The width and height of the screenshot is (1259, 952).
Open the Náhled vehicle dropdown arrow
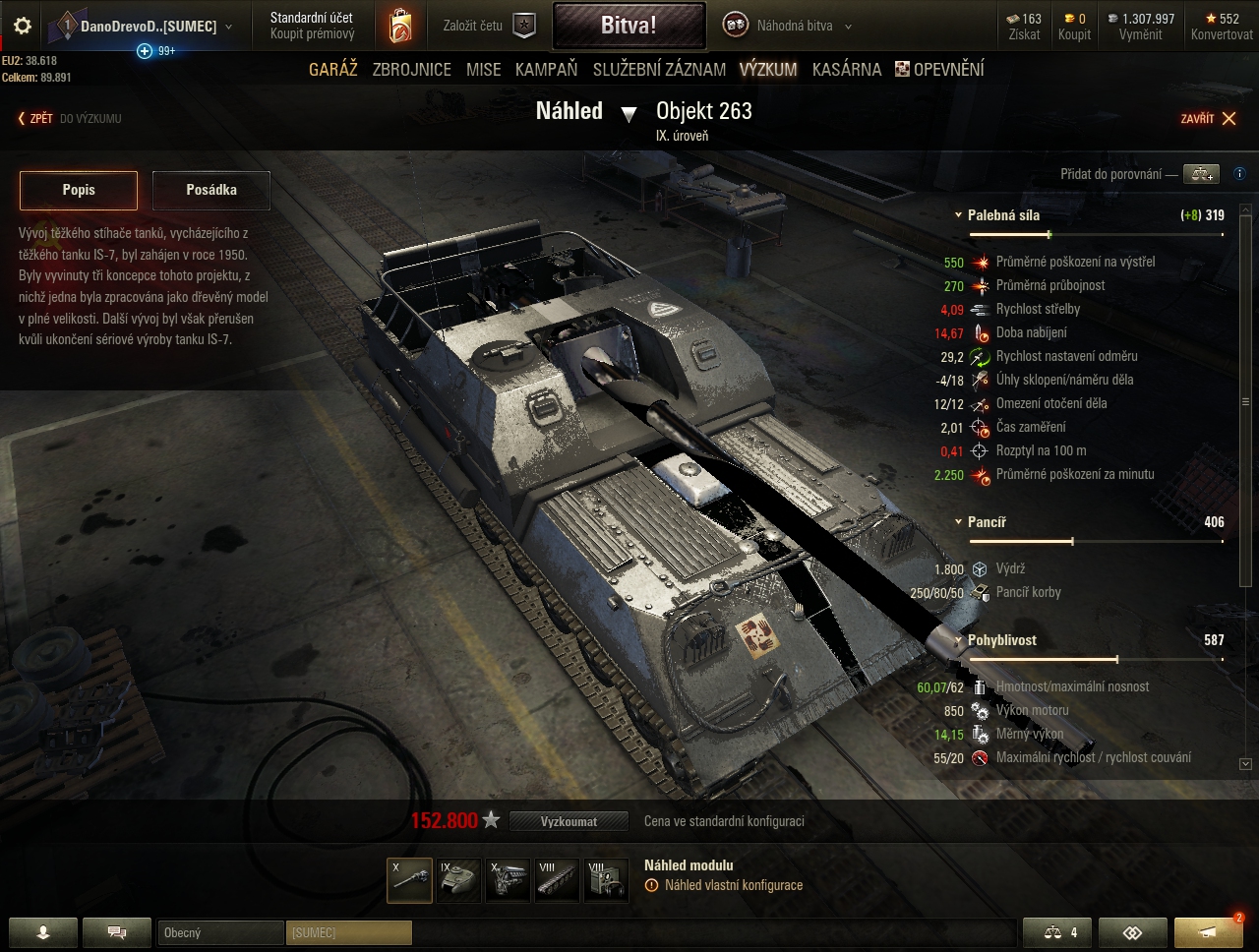pos(630,114)
